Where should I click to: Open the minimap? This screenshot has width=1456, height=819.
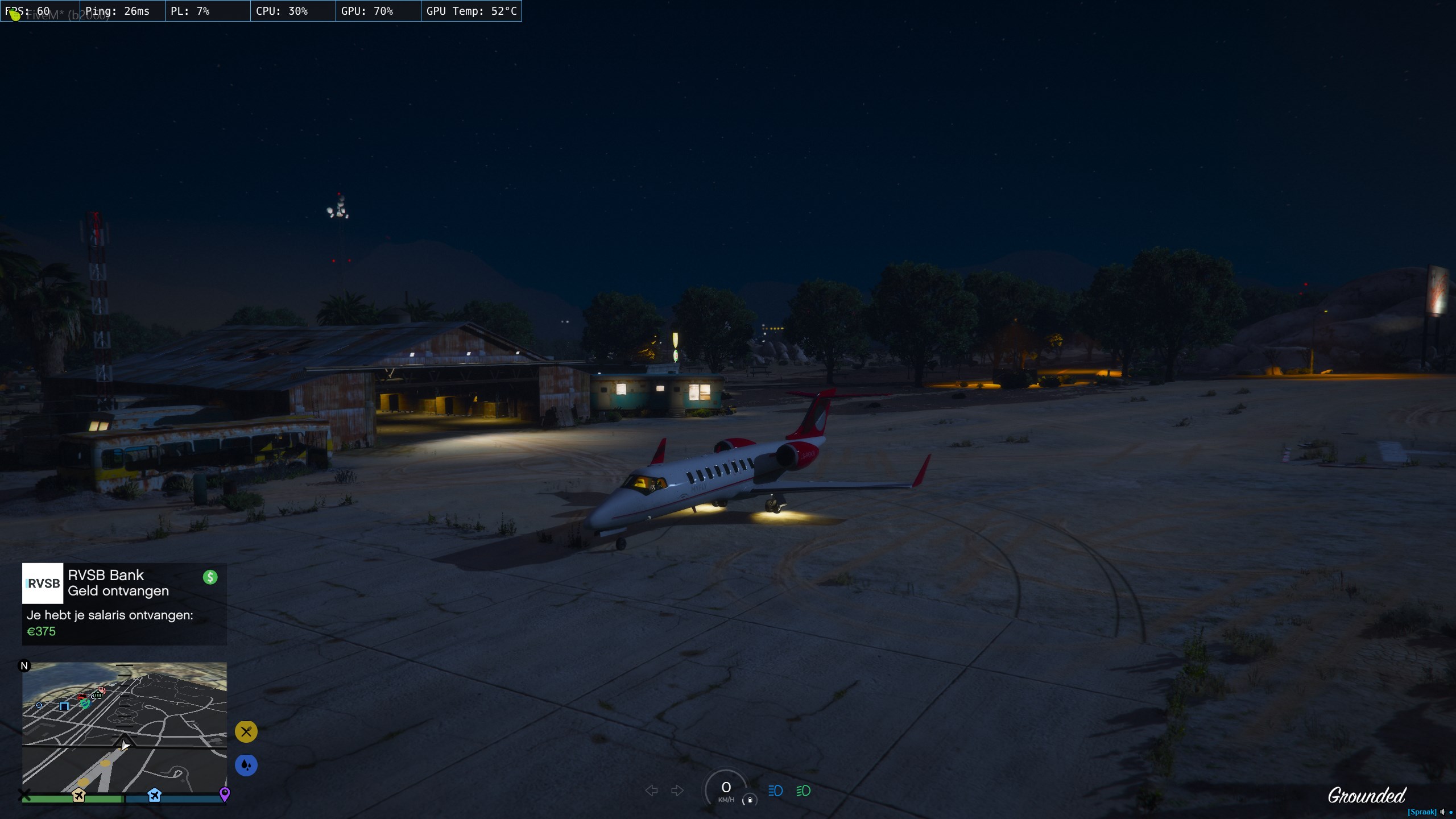tap(124, 727)
